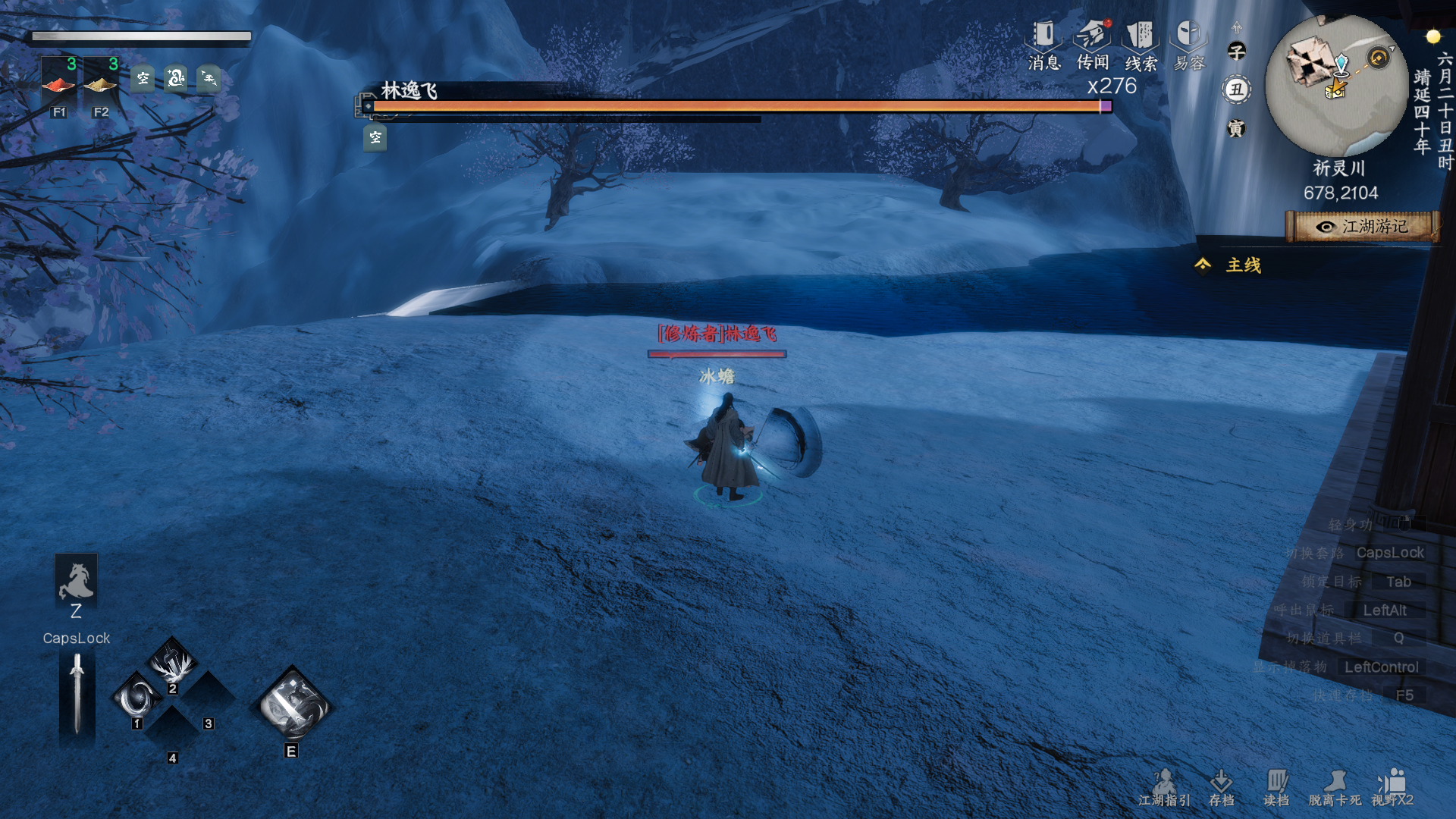Image resolution: width=1456 pixels, height=819 pixels.
Task: Open the 易容 disguise panel
Action: [x=1189, y=45]
